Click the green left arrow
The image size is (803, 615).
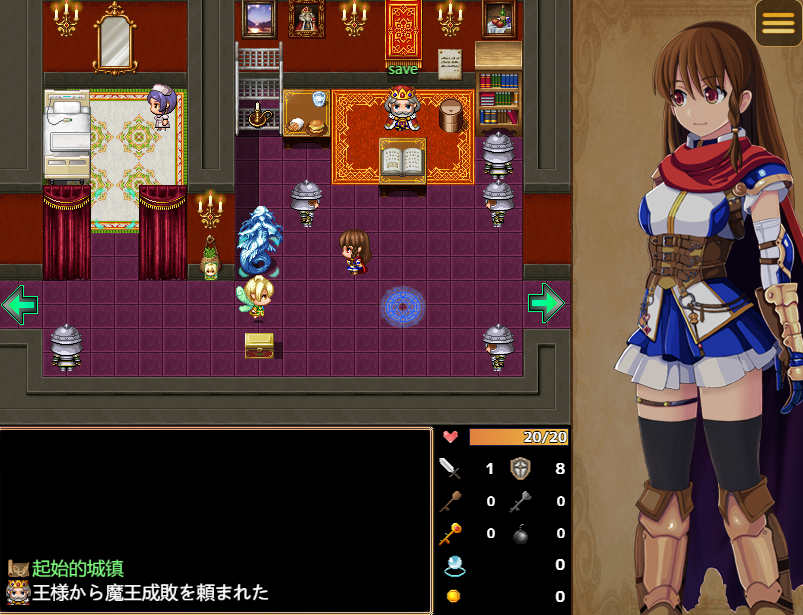[x=20, y=305]
